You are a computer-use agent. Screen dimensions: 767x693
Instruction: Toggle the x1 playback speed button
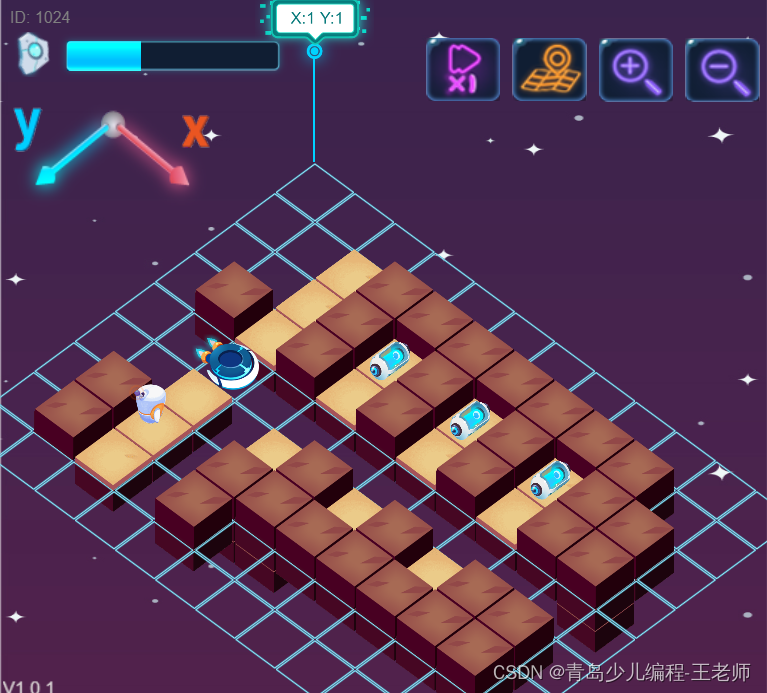[x=462, y=70]
